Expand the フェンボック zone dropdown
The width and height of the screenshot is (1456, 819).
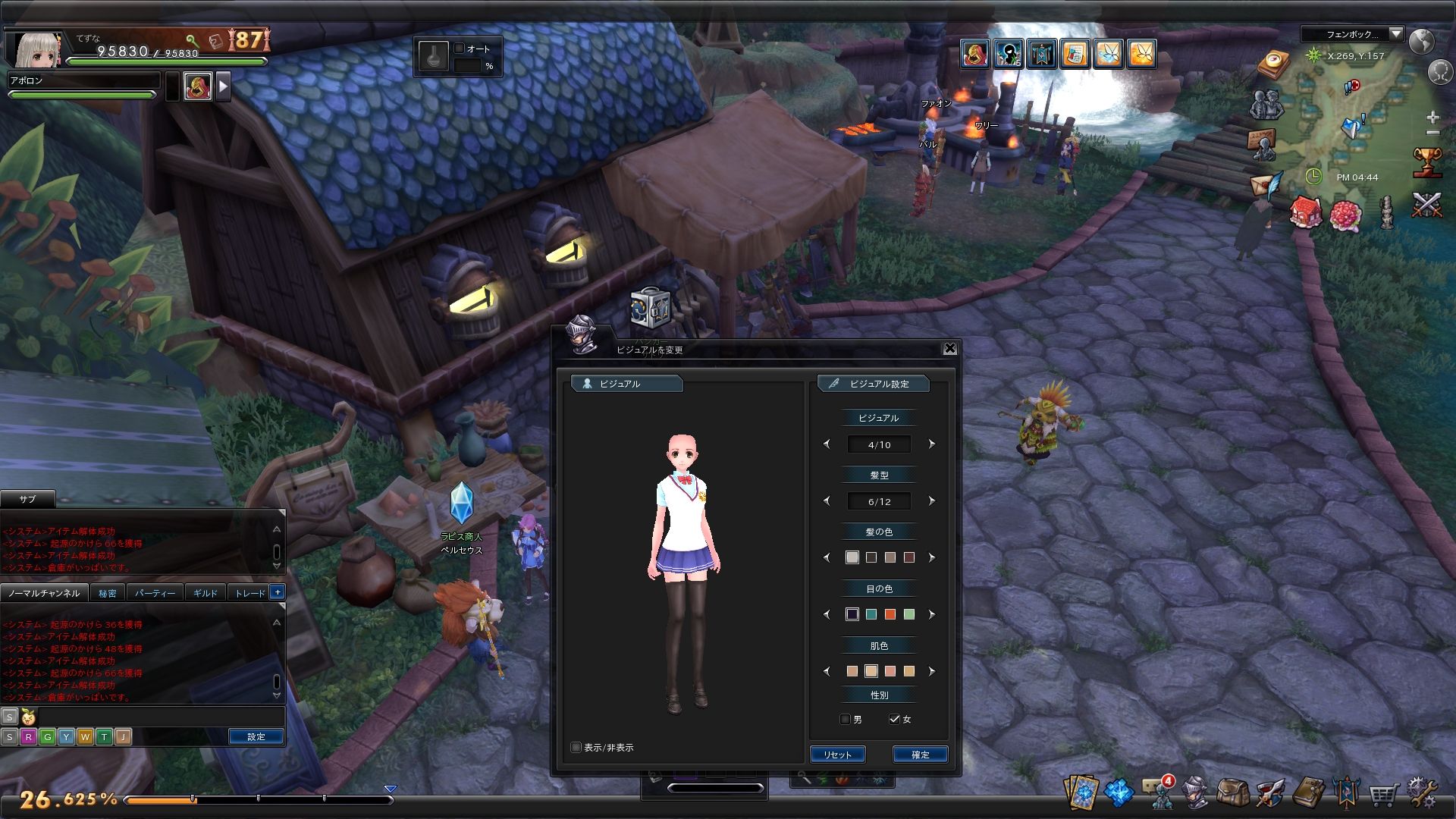1396,34
